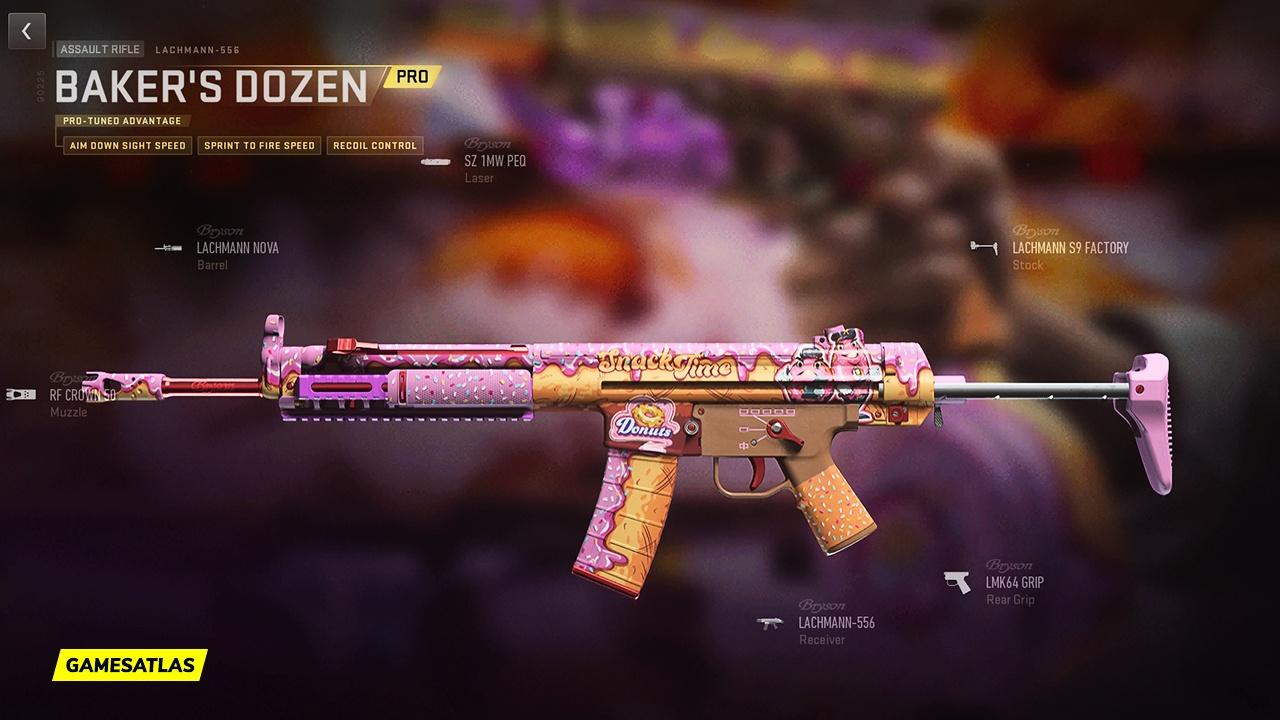This screenshot has height=720, width=1280.
Task: Click the Aim Down Sight Speed tag
Action: pyautogui.click(x=126, y=146)
